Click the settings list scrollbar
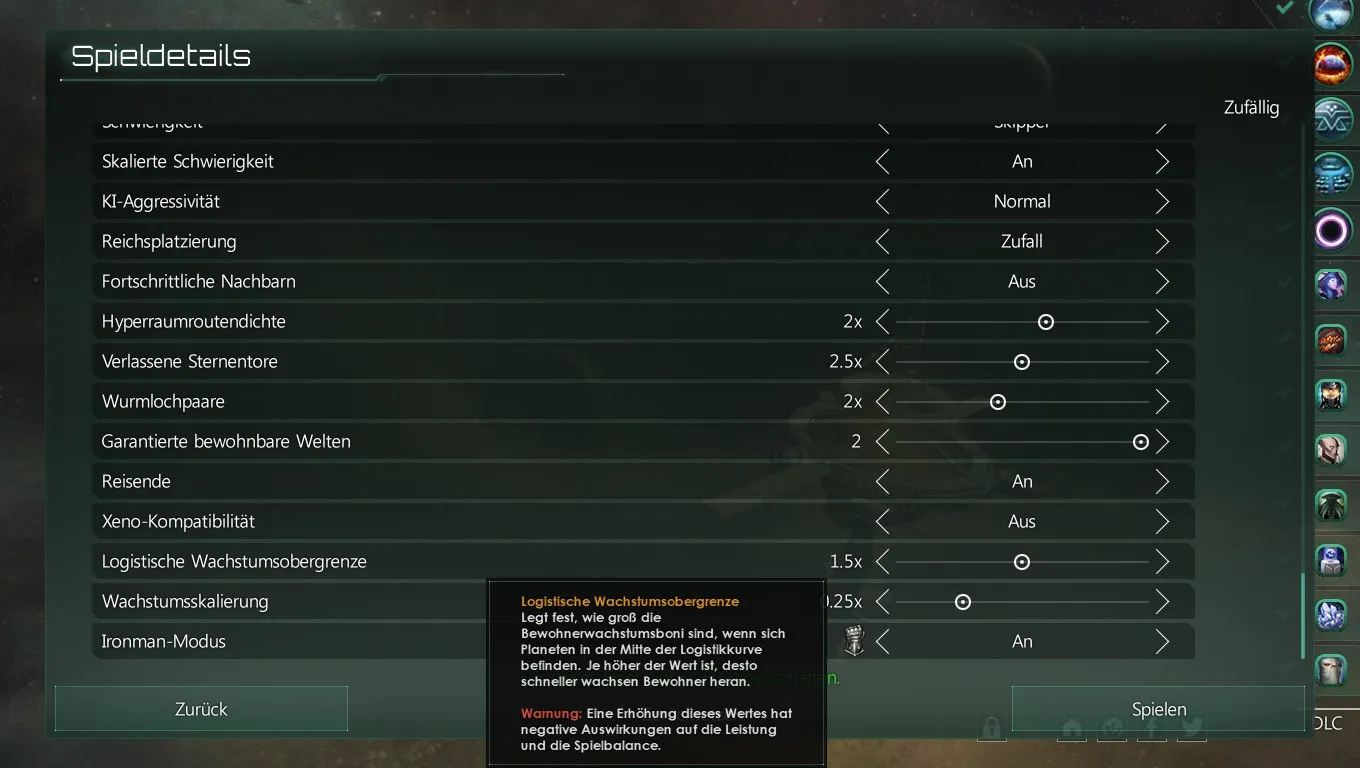Screen dimensions: 1360x768 click(x=1302, y=615)
